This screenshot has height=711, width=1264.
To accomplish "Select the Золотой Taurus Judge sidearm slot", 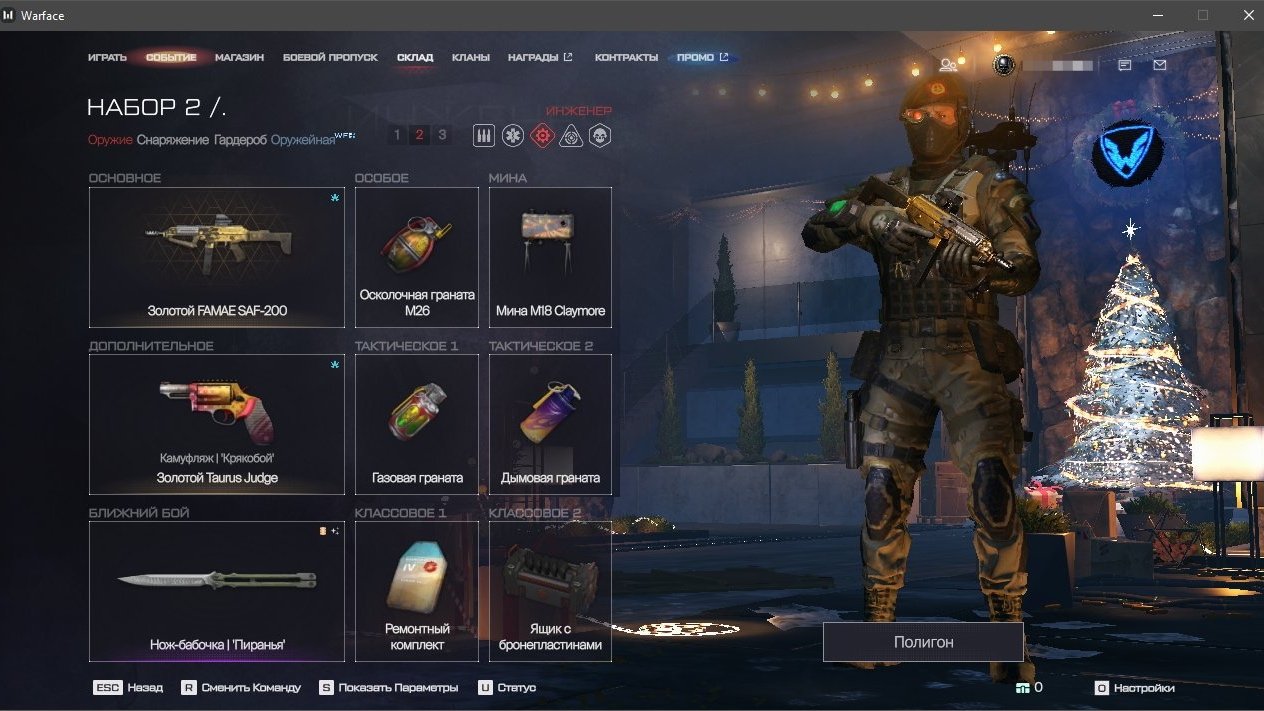I will [x=216, y=424].
